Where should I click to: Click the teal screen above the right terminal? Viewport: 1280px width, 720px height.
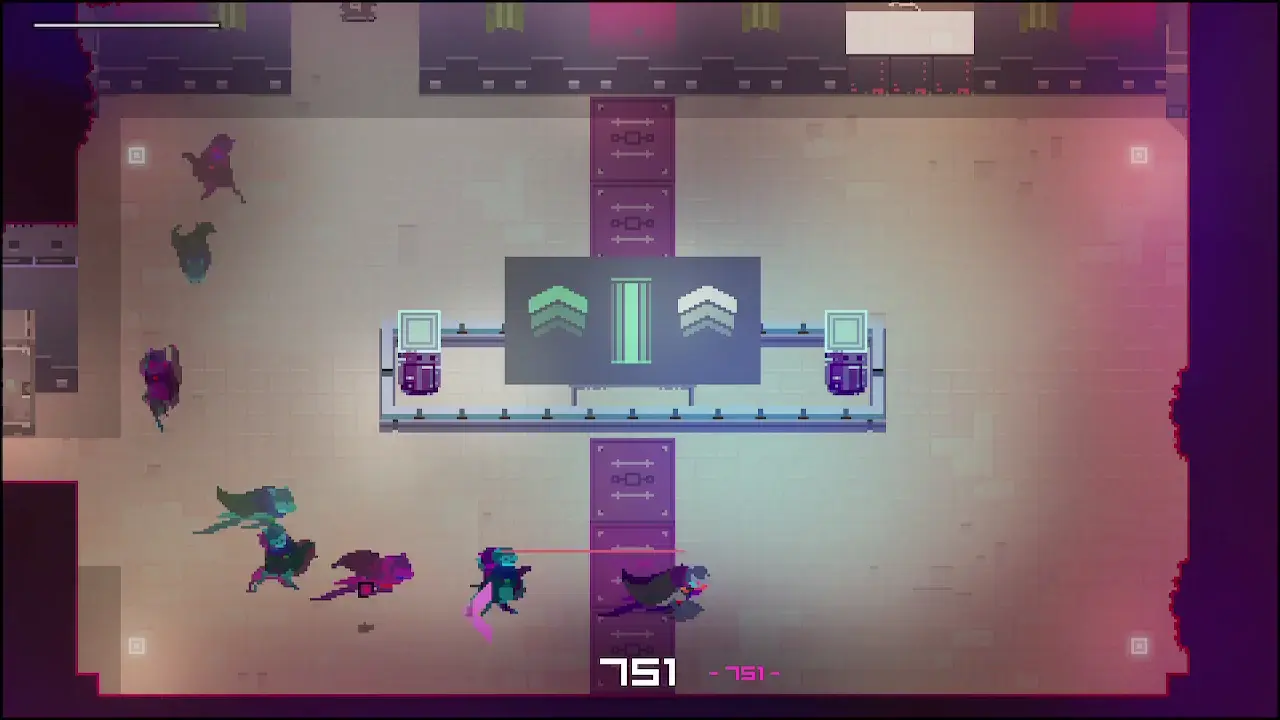(845, 330)
